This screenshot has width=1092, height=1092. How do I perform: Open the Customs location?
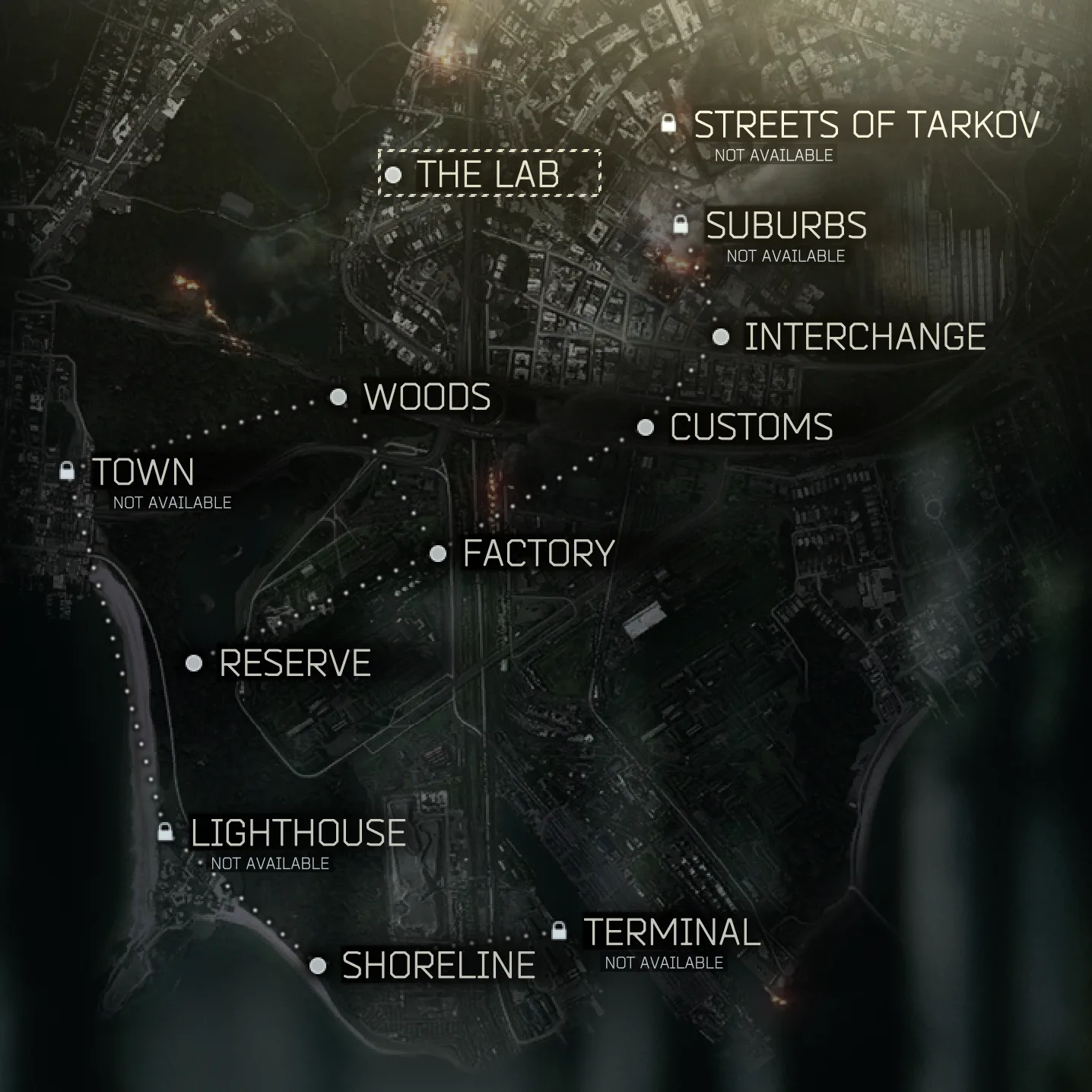point(751,427)
